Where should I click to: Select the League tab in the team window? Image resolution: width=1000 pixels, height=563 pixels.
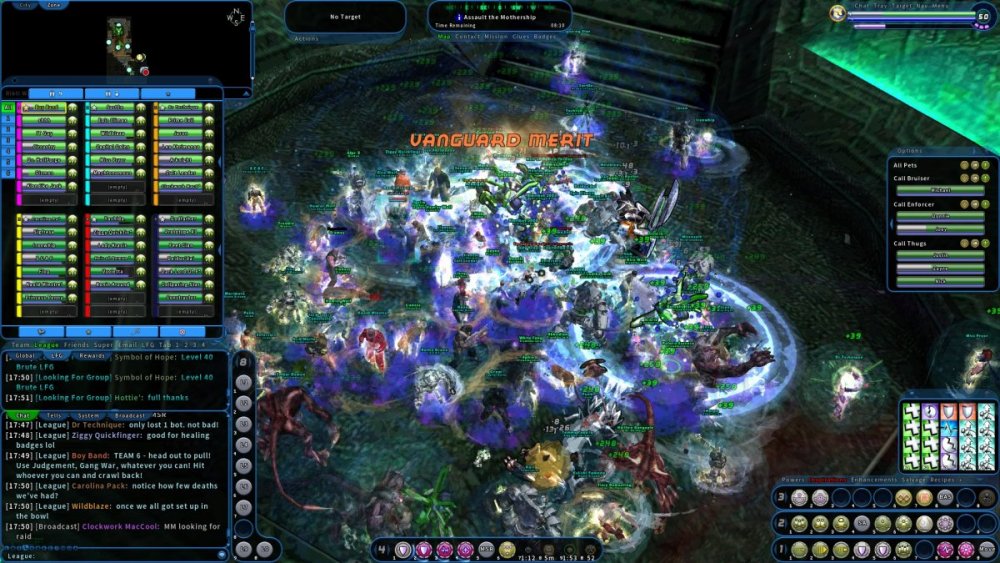(46, 344)
